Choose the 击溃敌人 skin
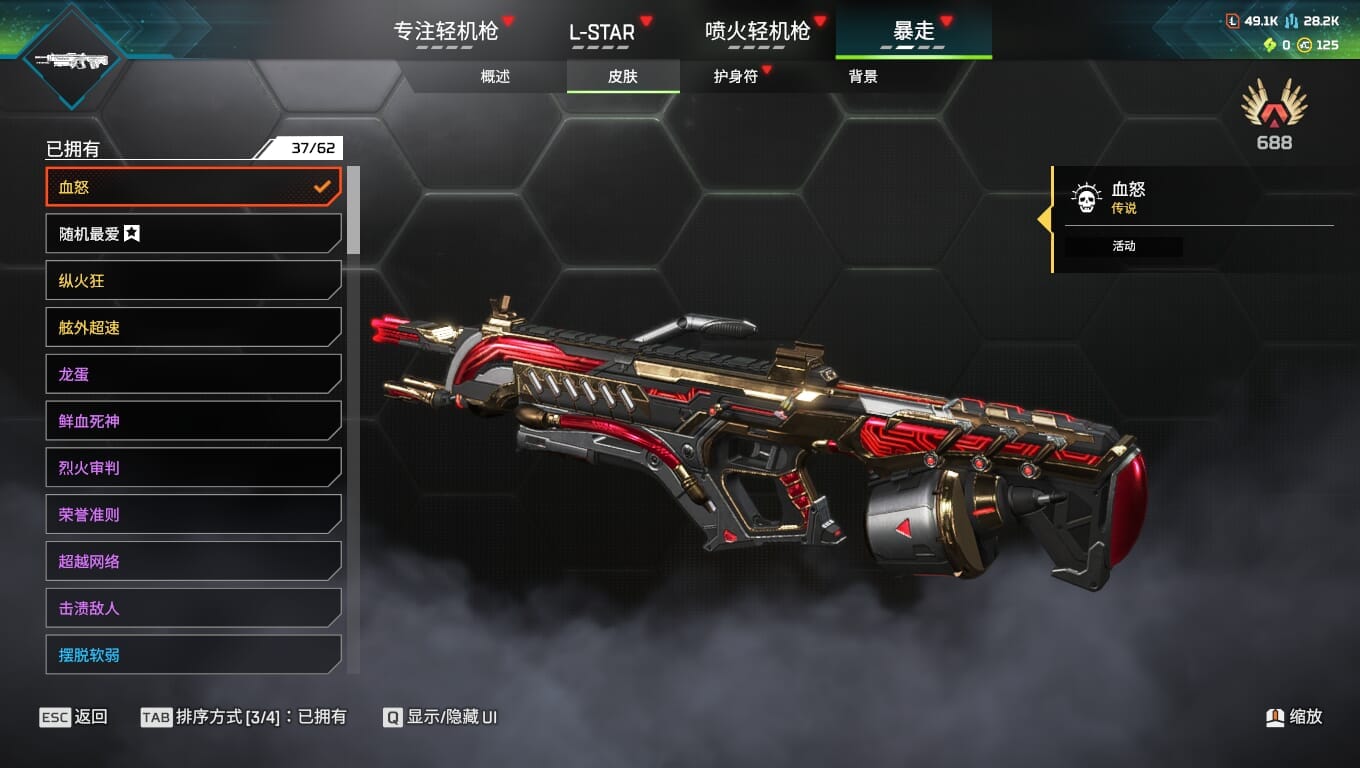1360x768 pixels. pos(193,608)
